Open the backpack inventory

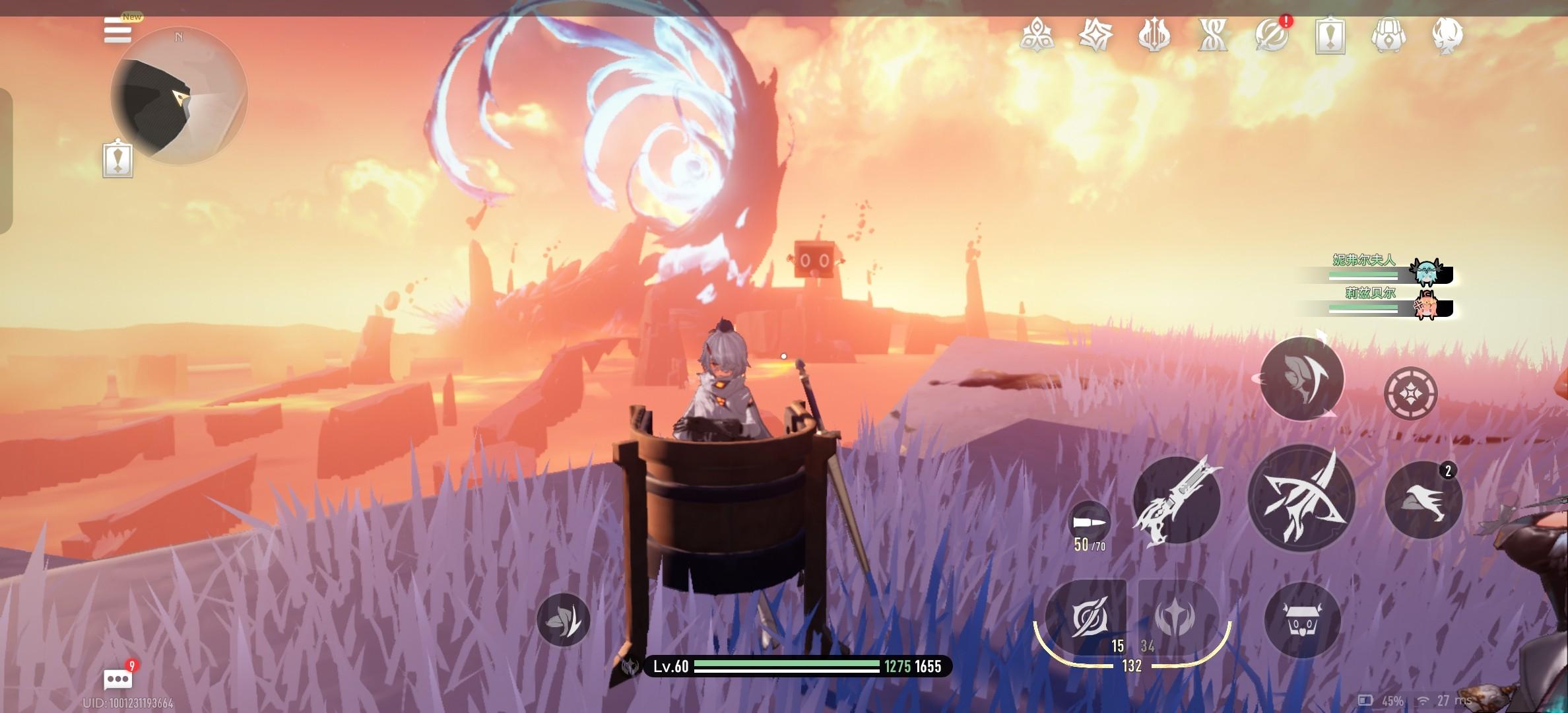(x=1388, y=35)
